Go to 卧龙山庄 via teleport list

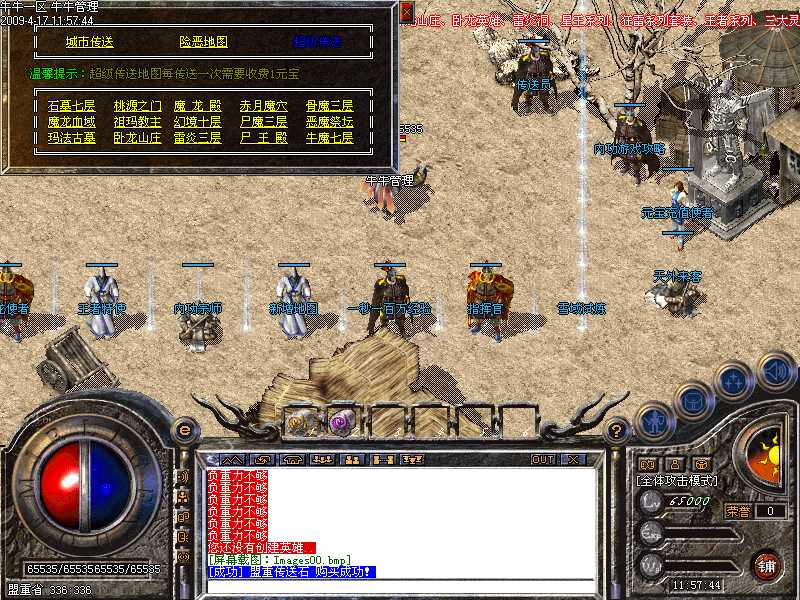coord(136,138)
